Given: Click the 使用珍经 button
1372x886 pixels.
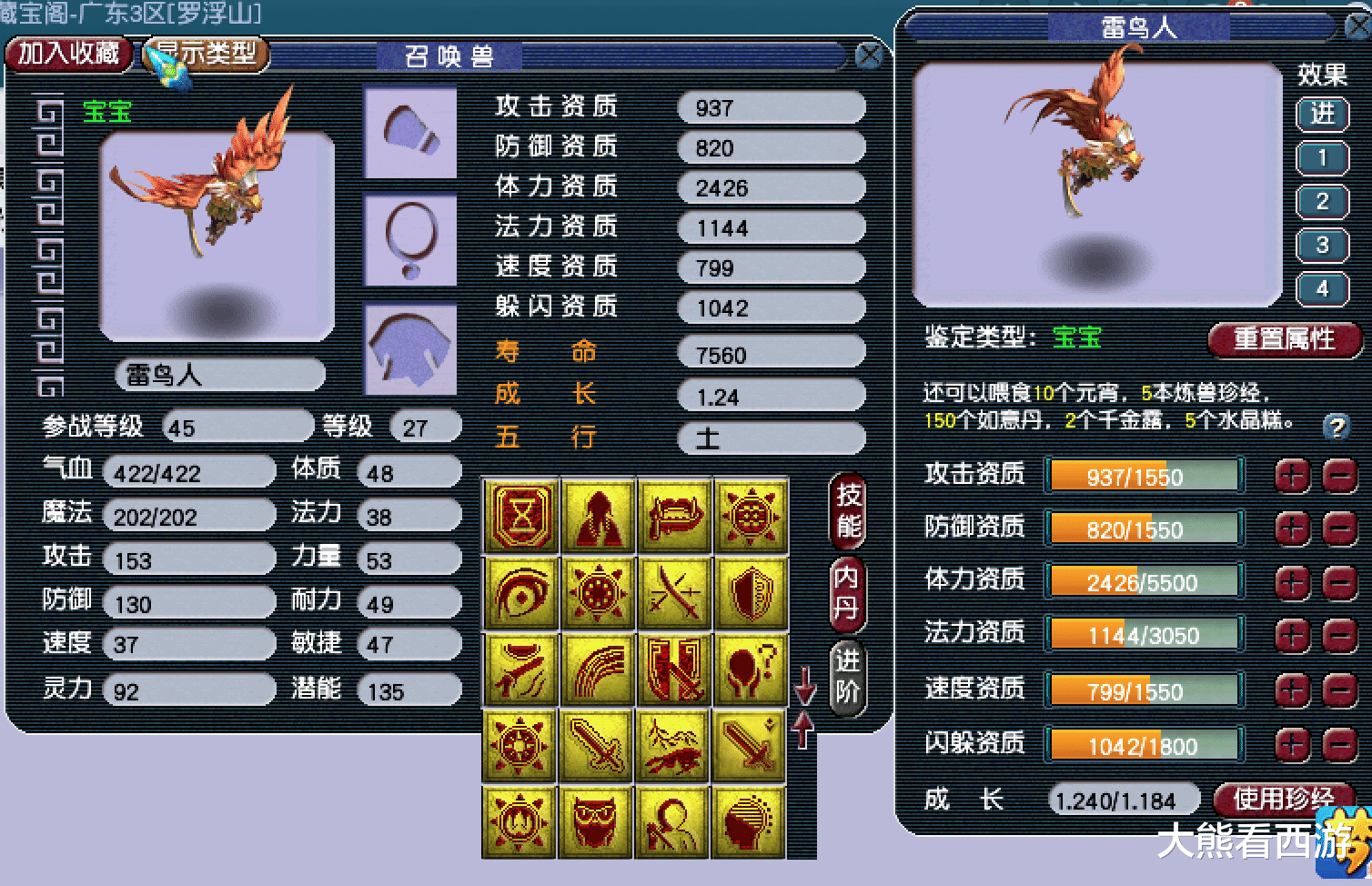Looking at the screenshot, I should [x=1284, y=800].
